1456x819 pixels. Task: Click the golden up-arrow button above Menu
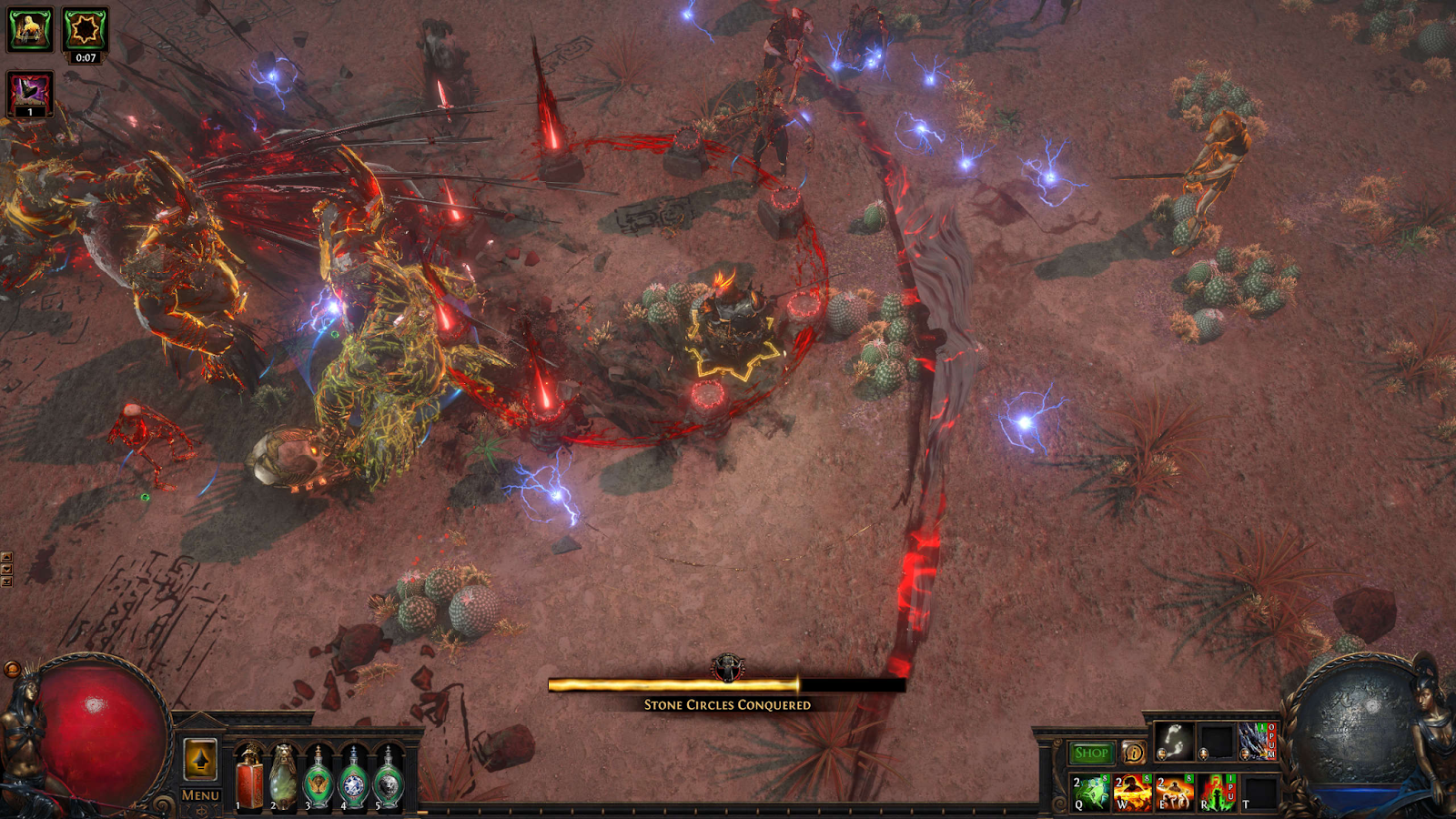point(200,760)
